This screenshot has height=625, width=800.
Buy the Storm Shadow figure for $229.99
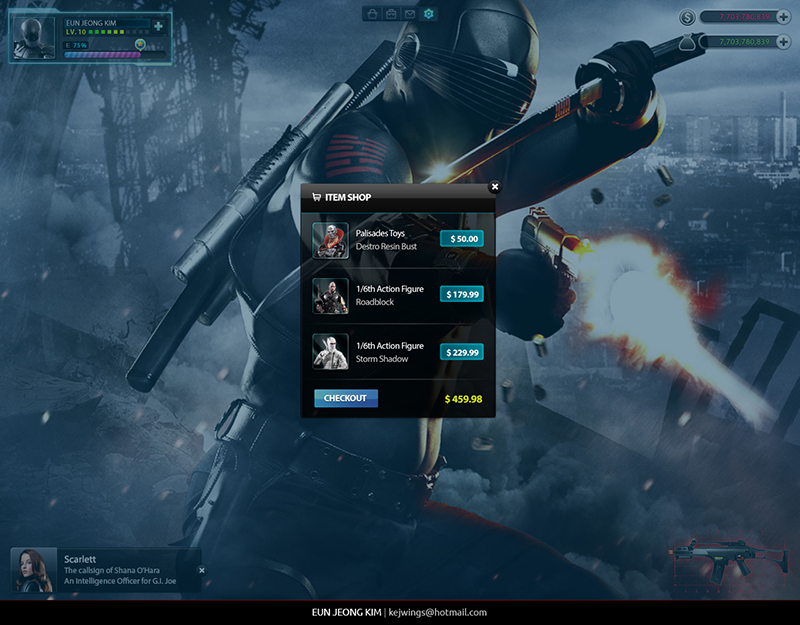coord(462,352)
